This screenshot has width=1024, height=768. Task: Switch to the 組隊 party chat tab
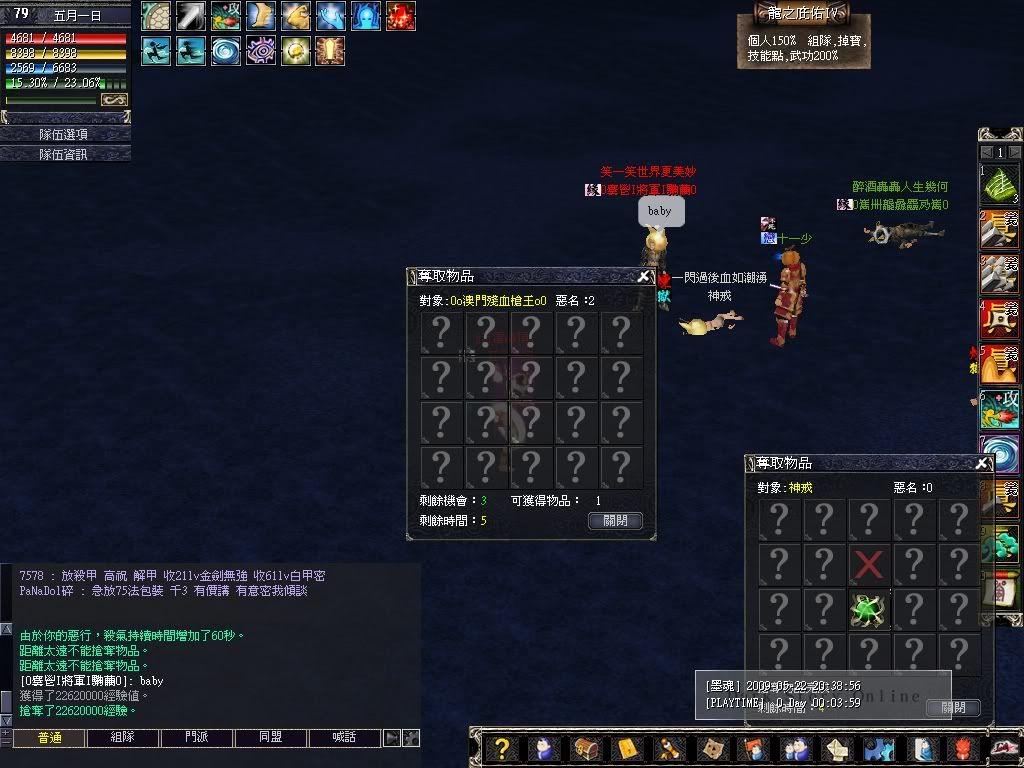[122, 738]
